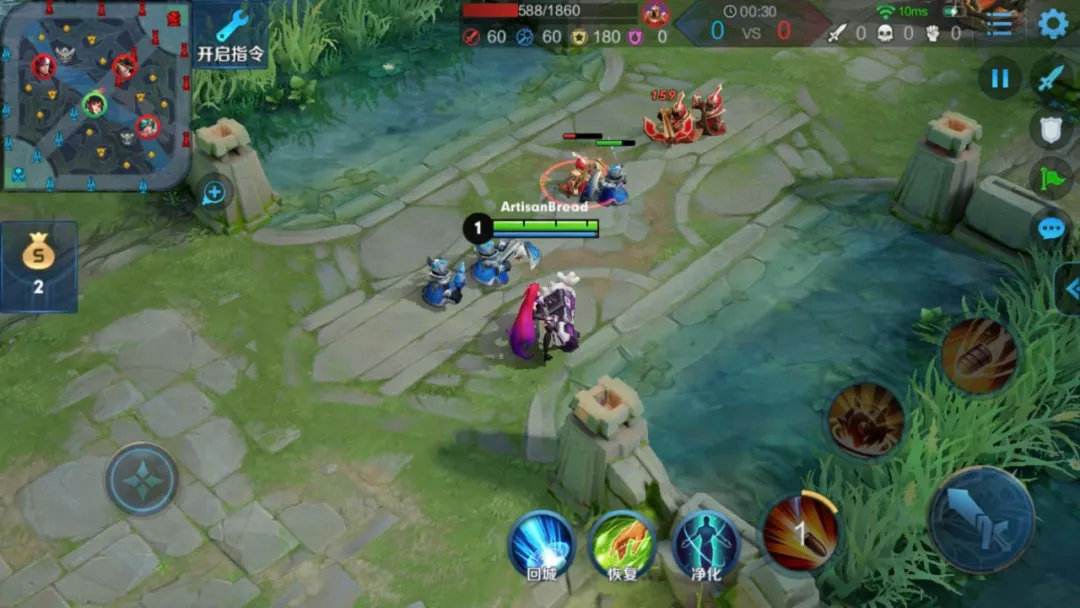Viewport: 1080px width, 608px height.
Task: Open the gold bag shop button
Action: [x=39, y=266]
